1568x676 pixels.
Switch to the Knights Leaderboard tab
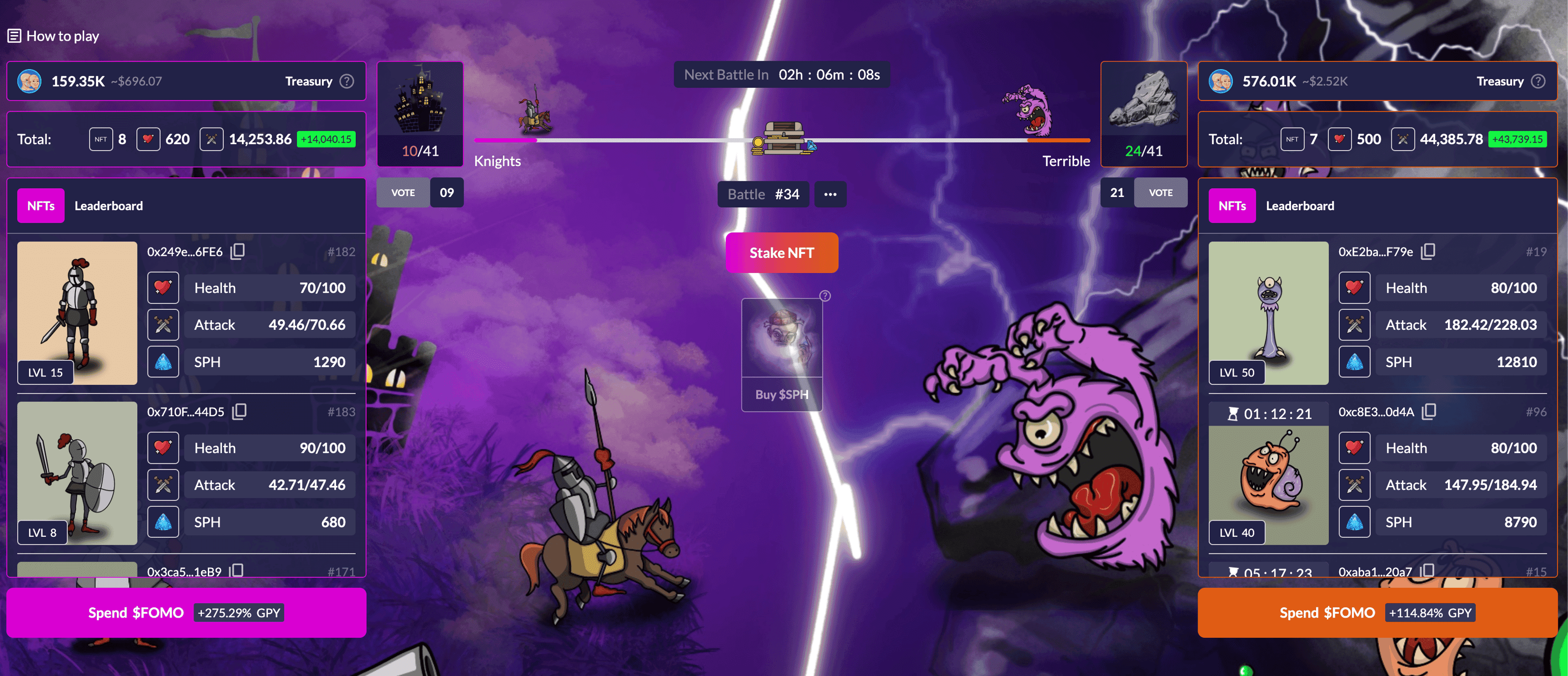pos(108,206)
